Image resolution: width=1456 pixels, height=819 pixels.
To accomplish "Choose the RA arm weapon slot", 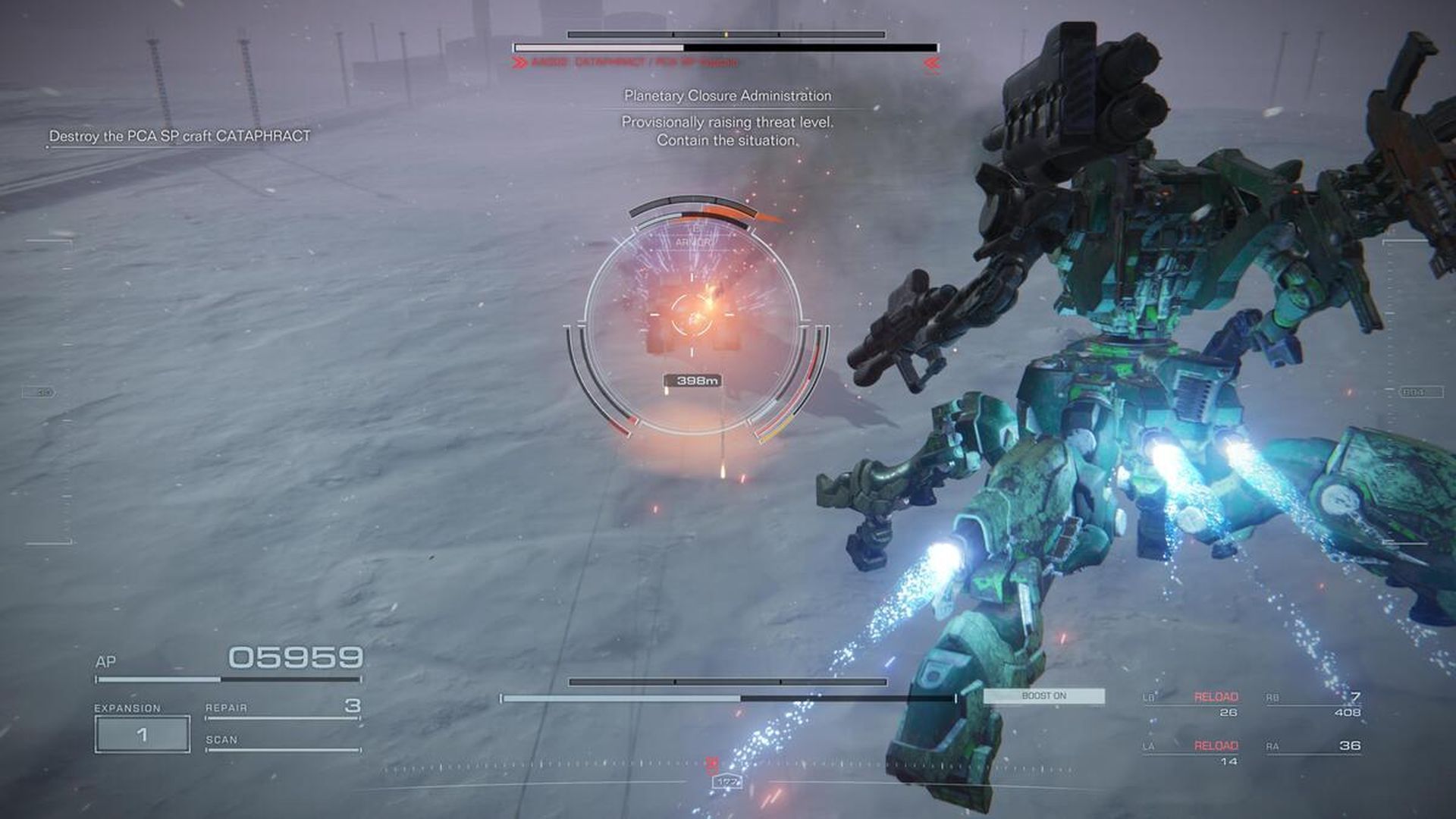I will pos(1313,747).
